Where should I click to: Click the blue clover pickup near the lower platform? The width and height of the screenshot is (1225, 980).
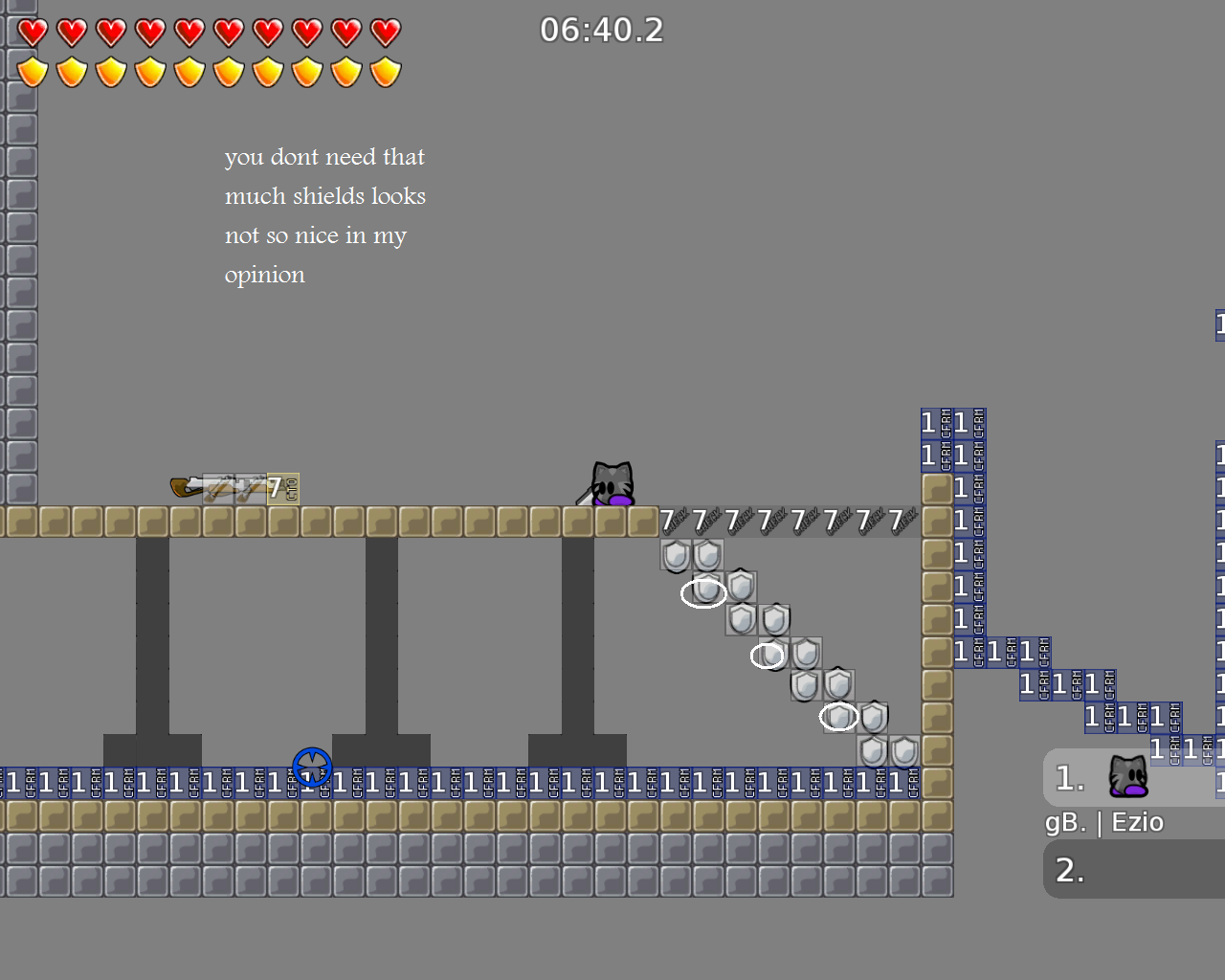pyautogui.click(x=313, y=767)
